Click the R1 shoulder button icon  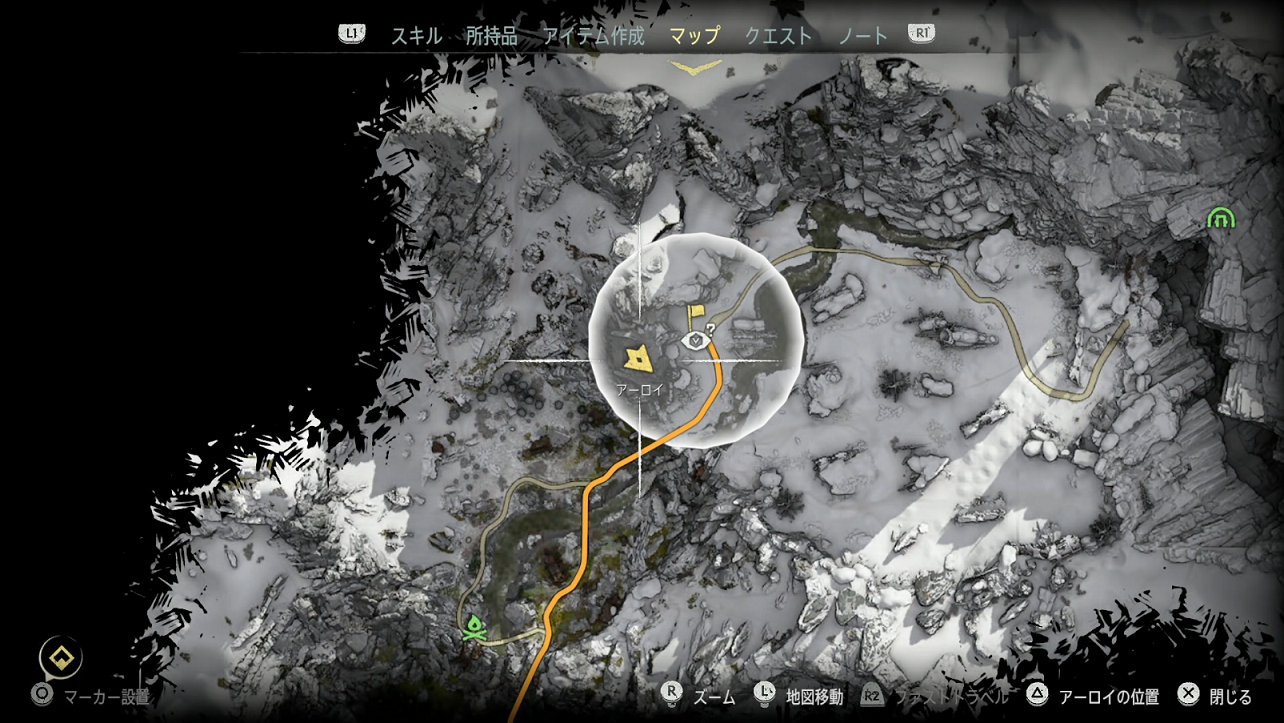(921, 33)
